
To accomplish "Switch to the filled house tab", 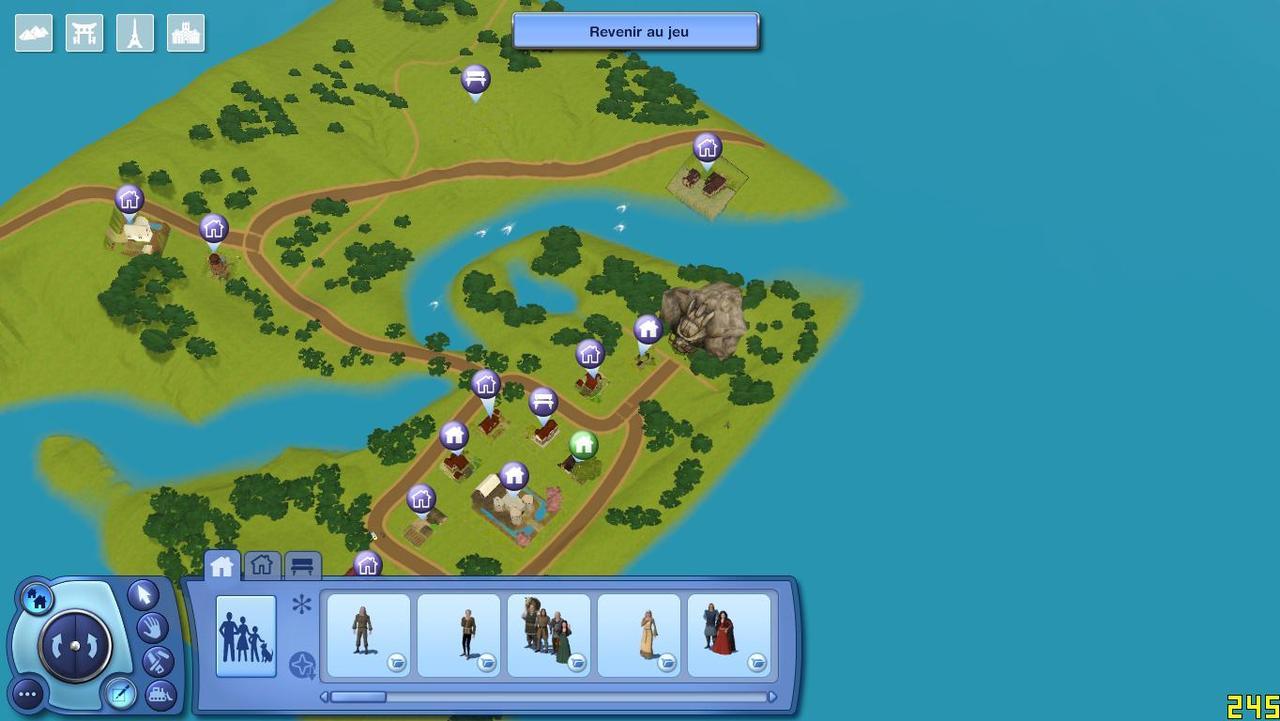I will [x=222, y=566].
